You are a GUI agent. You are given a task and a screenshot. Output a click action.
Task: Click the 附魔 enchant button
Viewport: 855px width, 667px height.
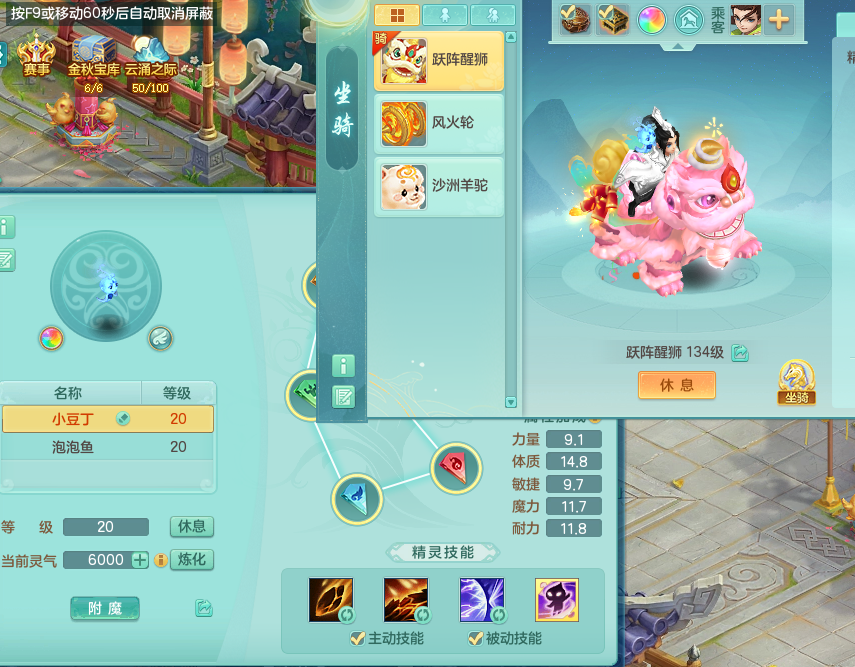tap(105, 607)
